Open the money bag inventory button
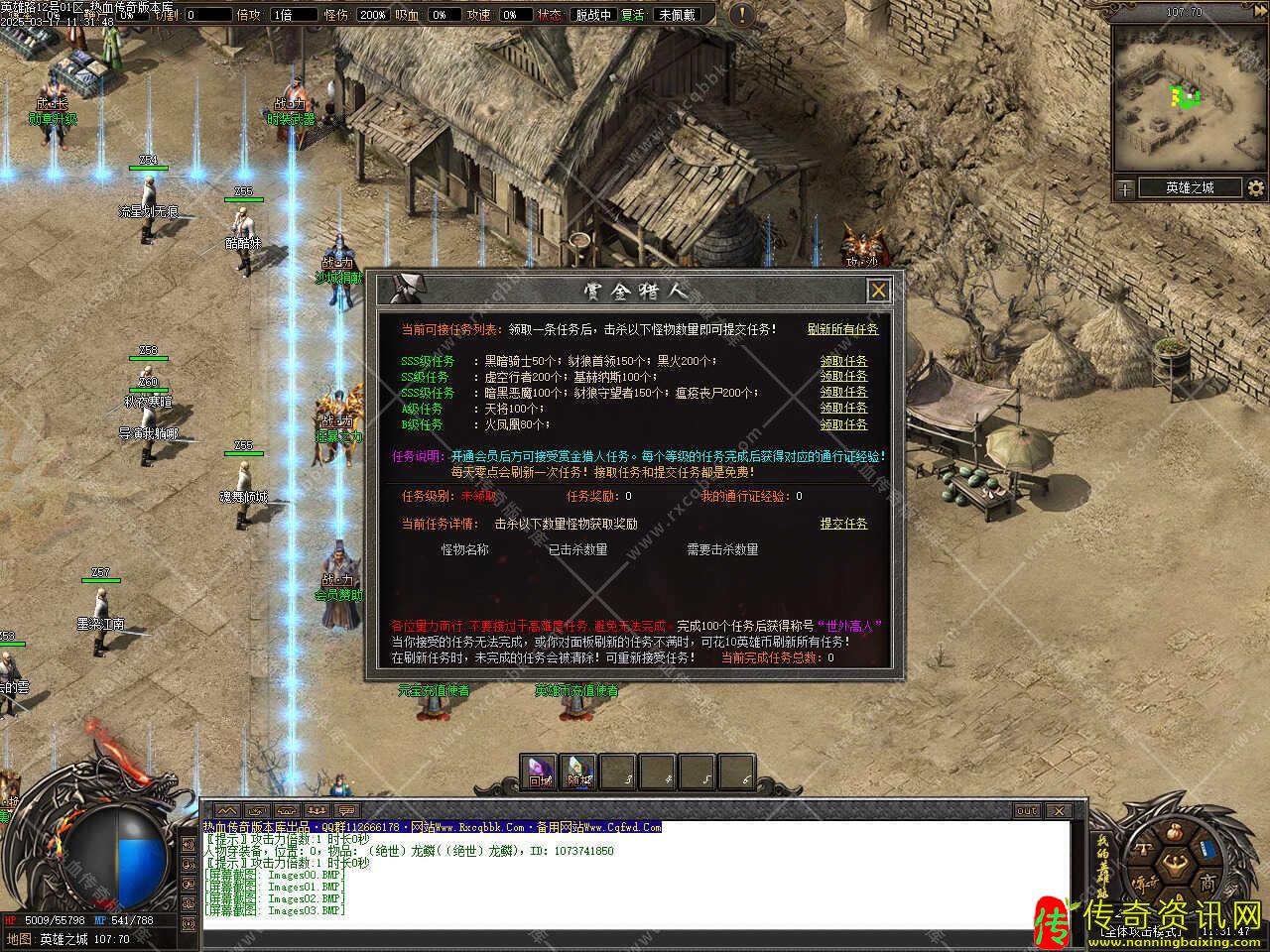The width and height of the screenshot is (1270, 952). pyautogui.click(x=1176, y=833)
